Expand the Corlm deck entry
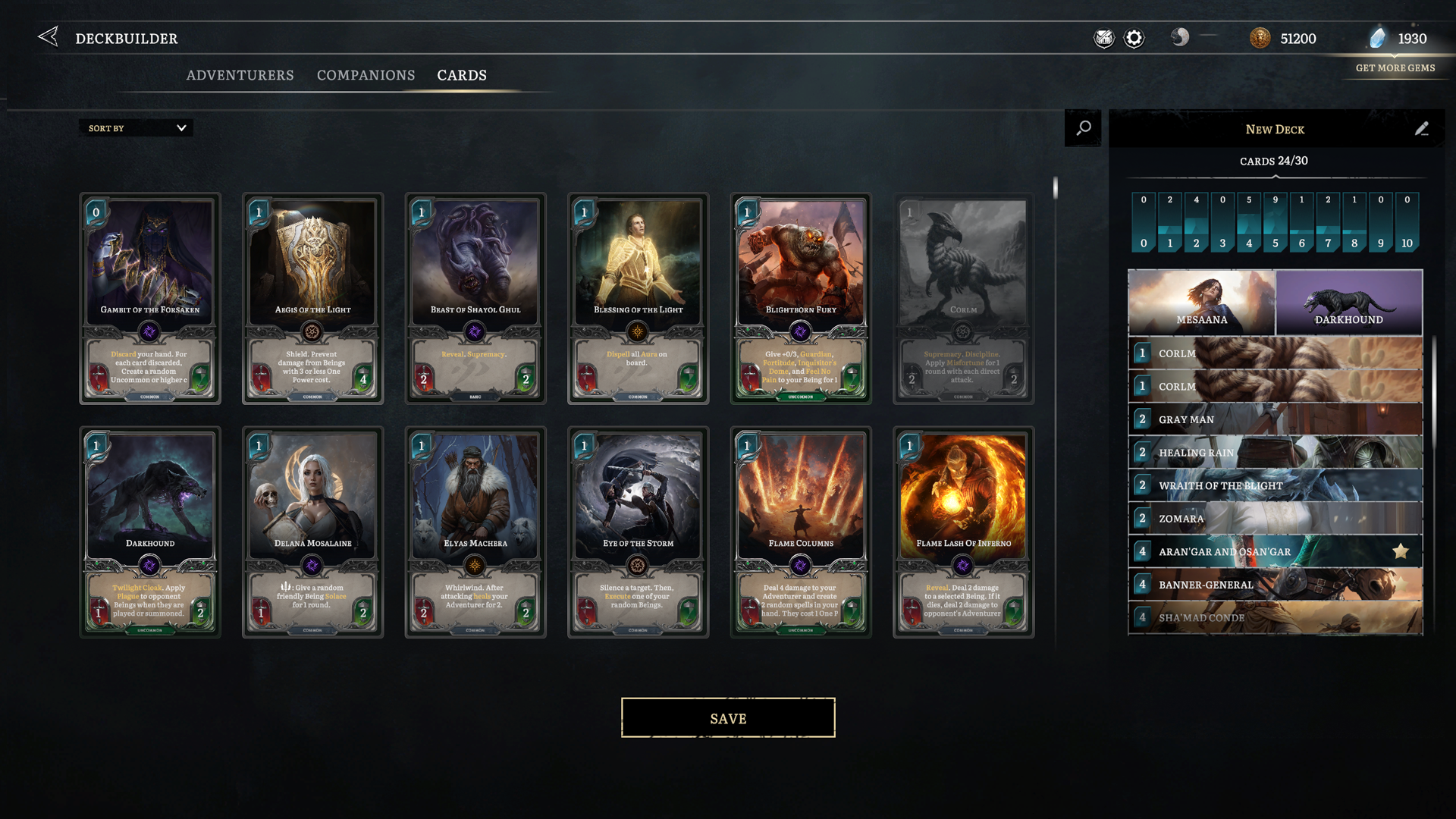This screenshot has height=819, width=1456. (1274, 353)
